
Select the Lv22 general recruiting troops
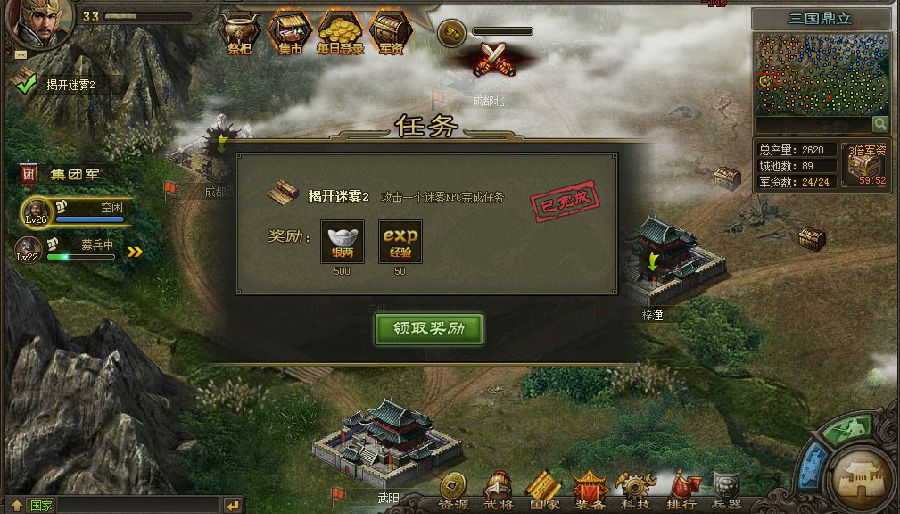pos(29,249)
